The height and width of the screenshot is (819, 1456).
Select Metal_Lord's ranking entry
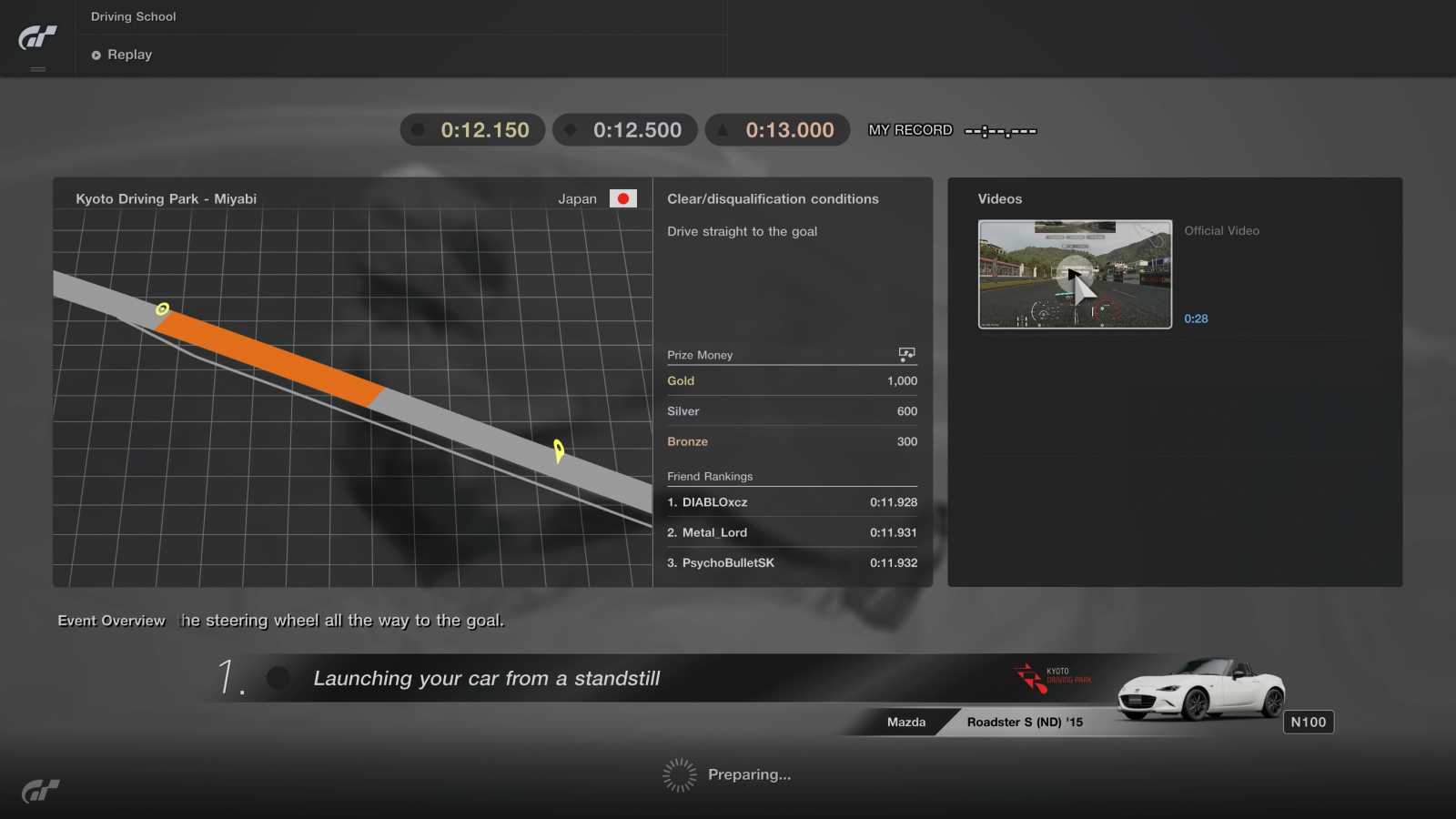[x=792, y=532]
